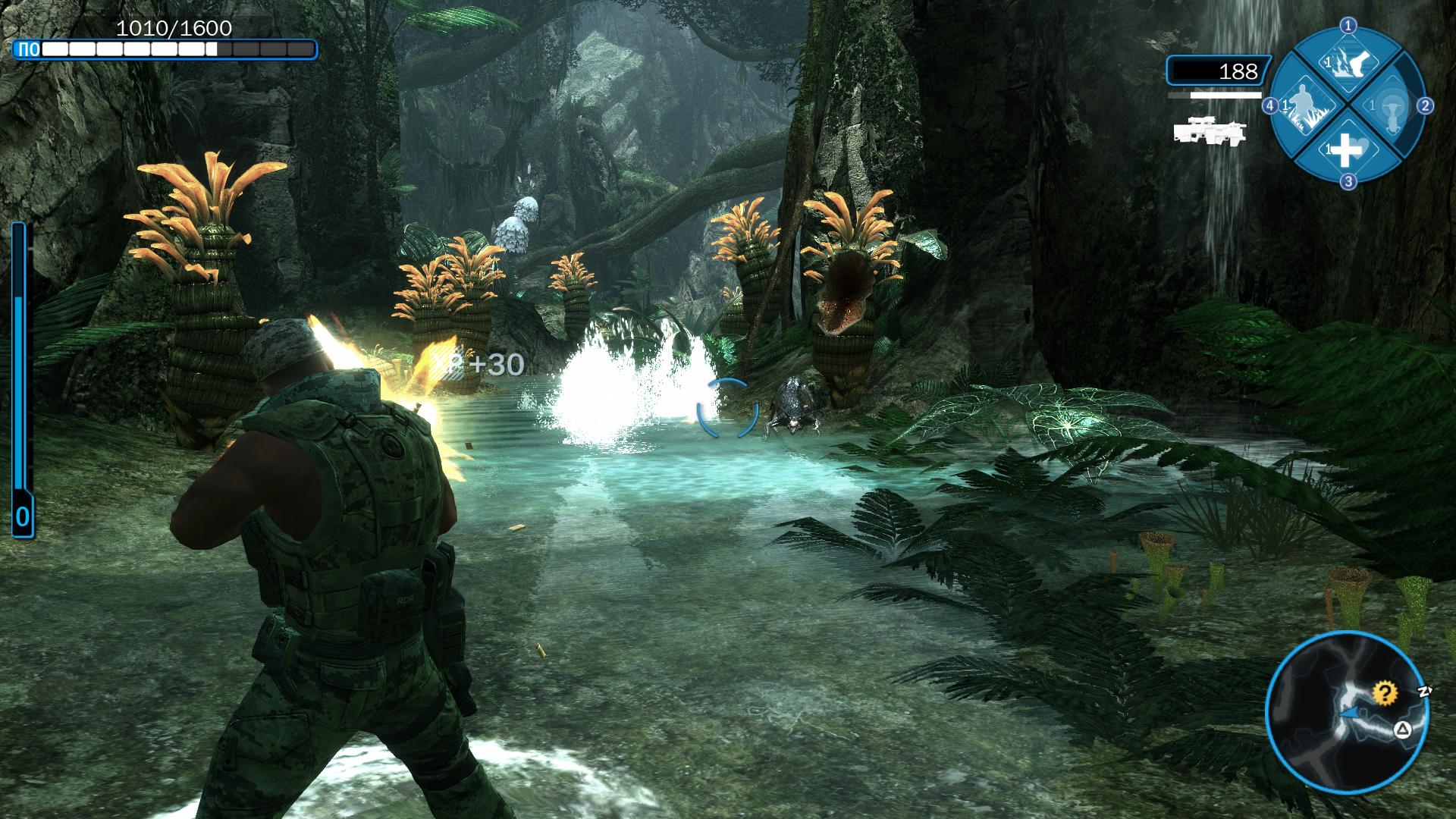Click the yellow question mark map marker

[x=1385, y=692]
